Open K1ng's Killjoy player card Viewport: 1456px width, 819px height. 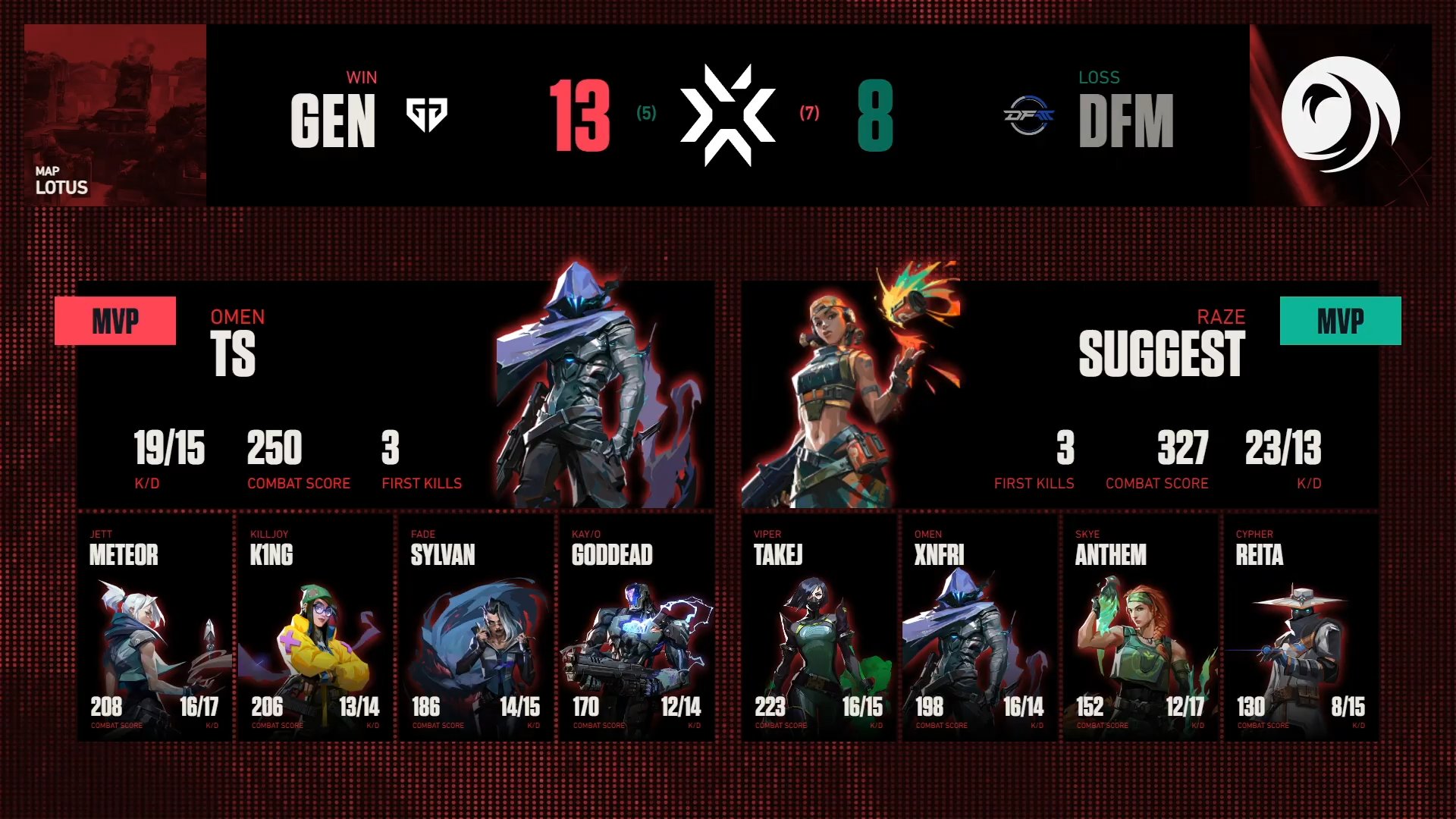pyautogui.click(x=315, y=628)
